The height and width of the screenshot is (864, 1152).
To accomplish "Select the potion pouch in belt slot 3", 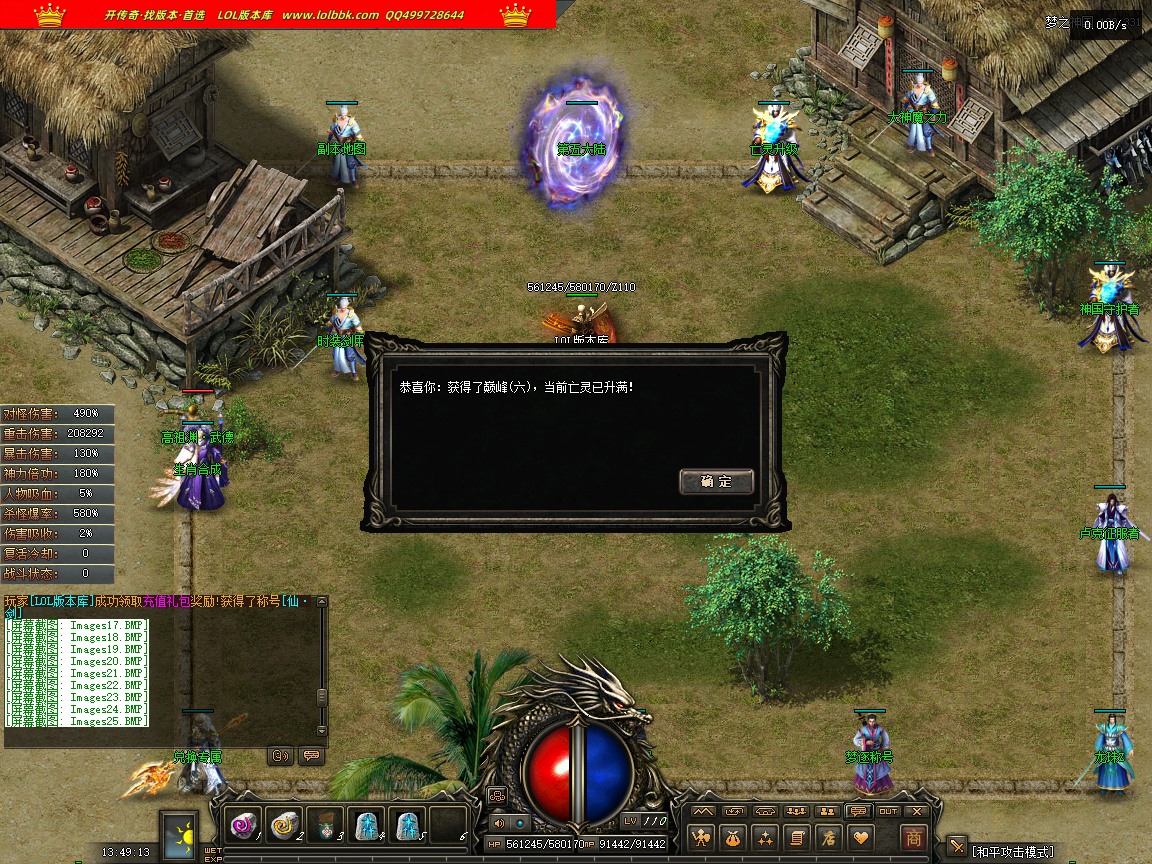I will click(x=325, y=823).
